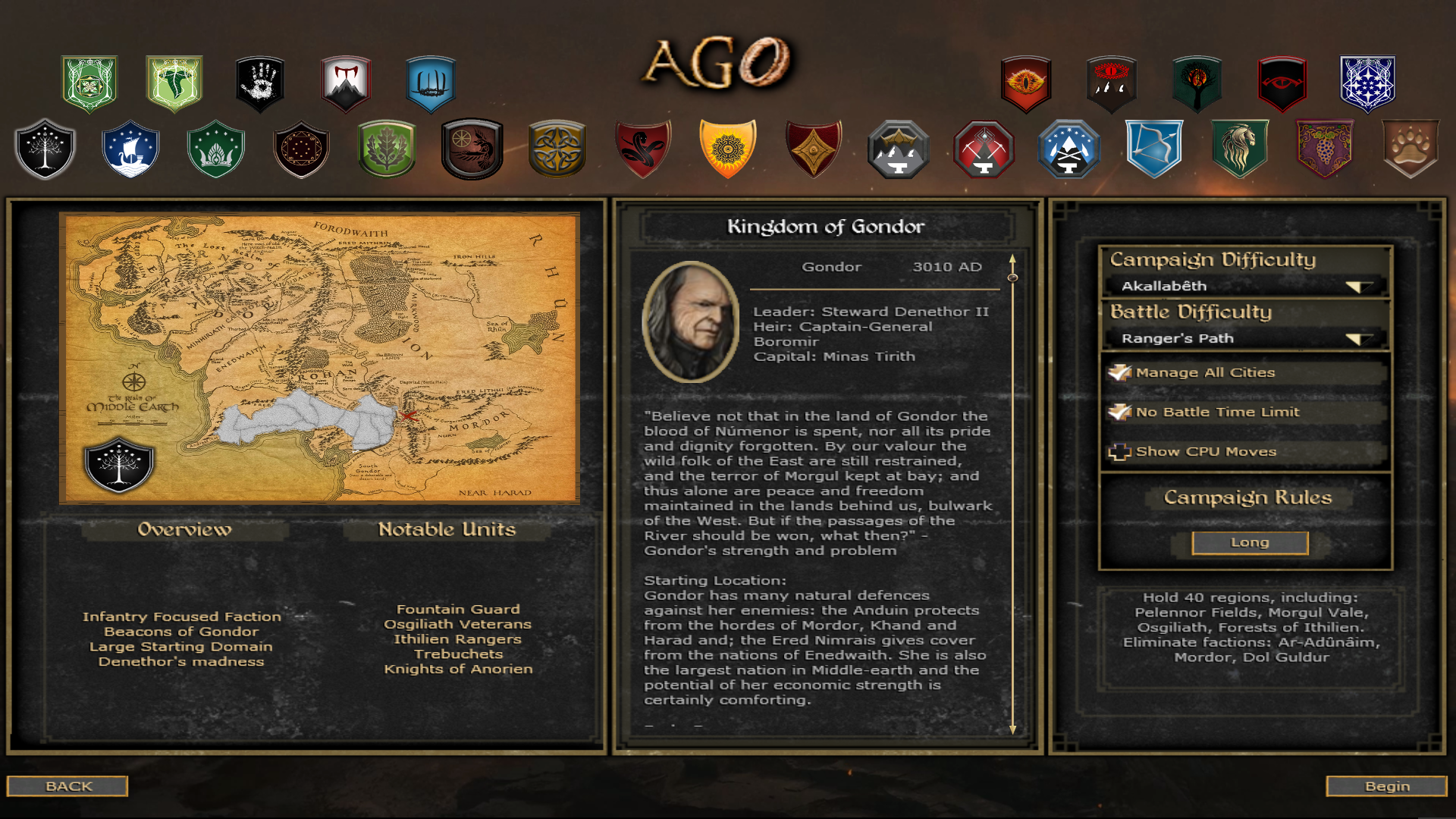Choose the golden sun faction shield
Viewport: 1456px width, 819px height.
coord(728,149)
